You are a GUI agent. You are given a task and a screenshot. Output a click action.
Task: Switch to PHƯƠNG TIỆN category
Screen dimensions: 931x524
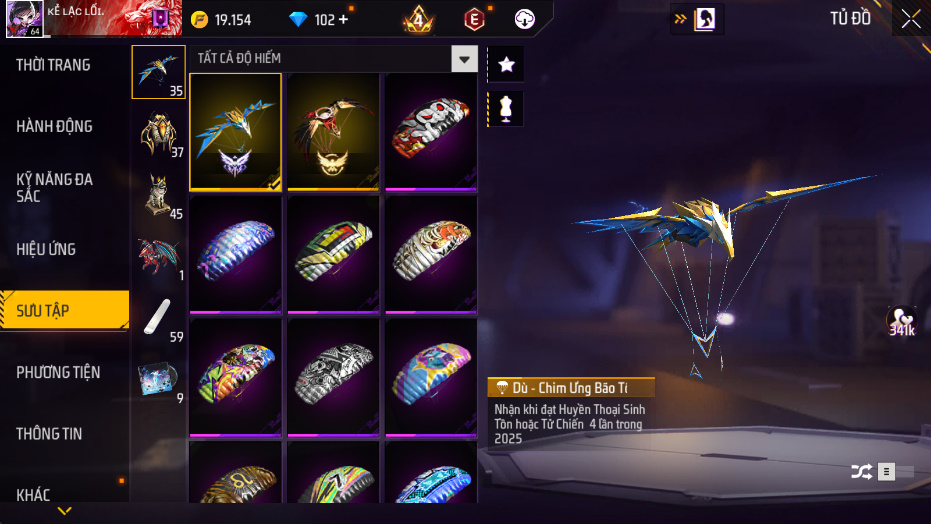(x=58, y=372)
